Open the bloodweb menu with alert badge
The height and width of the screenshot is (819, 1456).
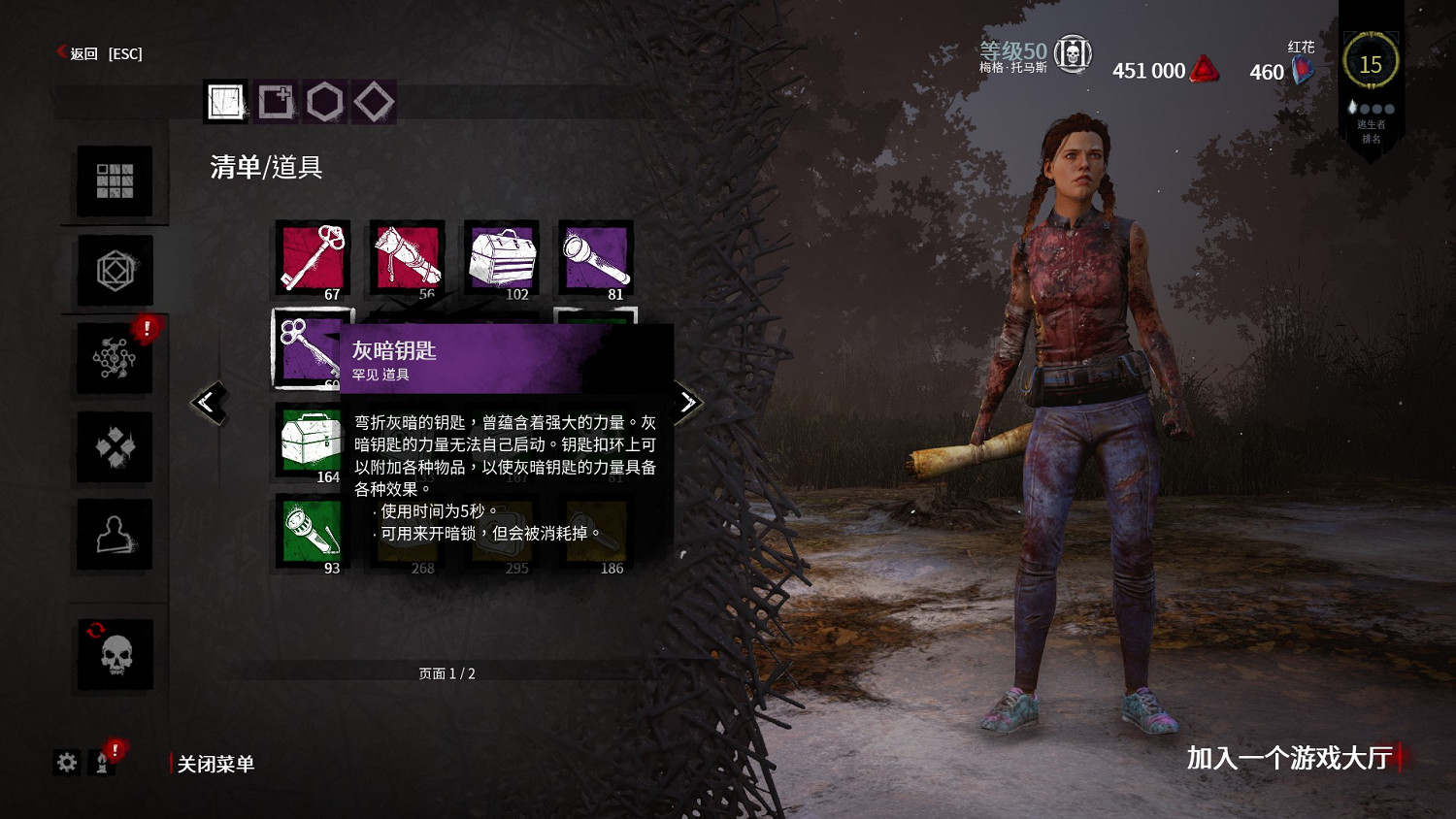[115, 358]
